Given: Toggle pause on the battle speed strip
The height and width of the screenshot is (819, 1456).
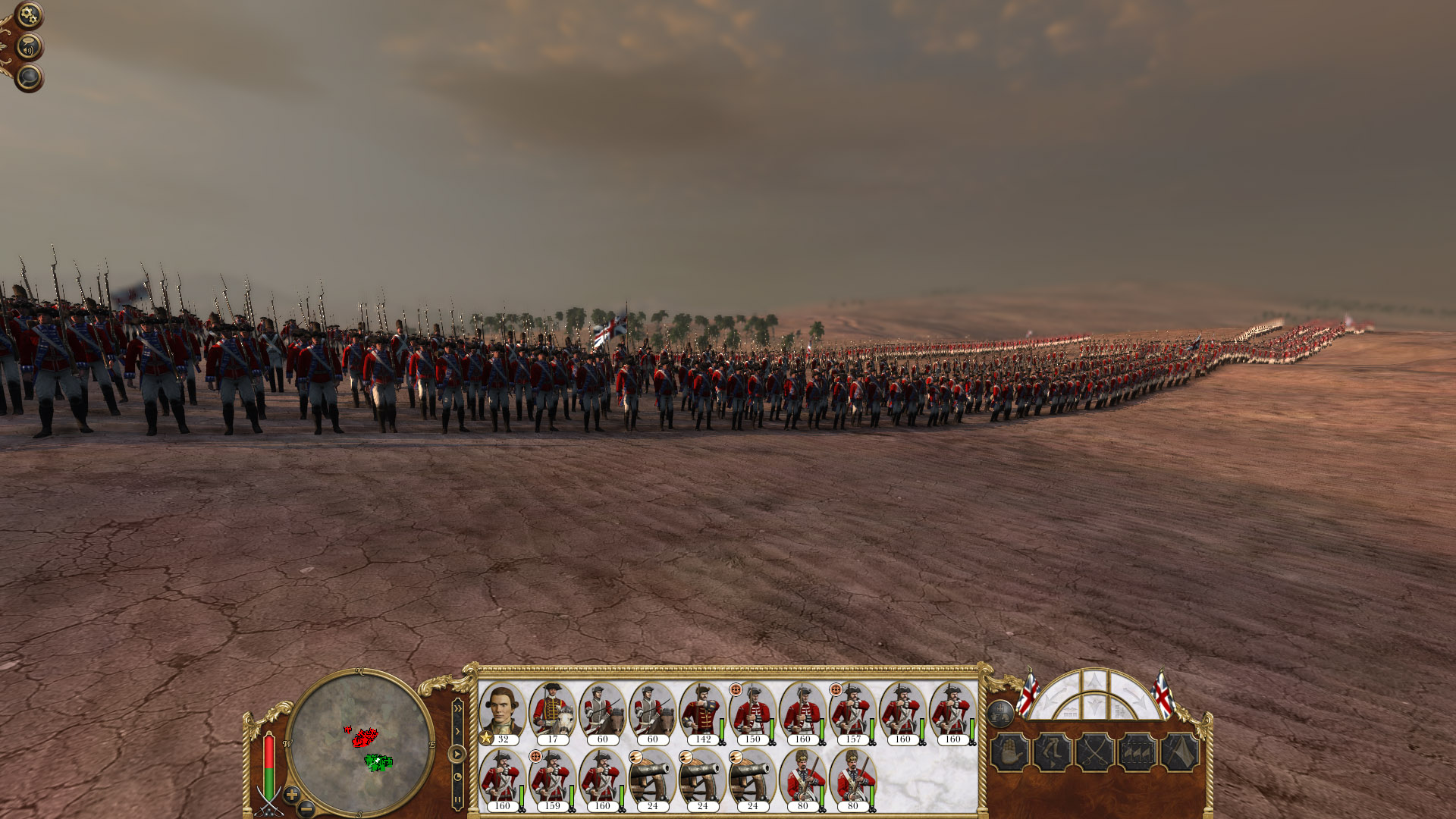Looking at the screenshot, I should 457,798.
